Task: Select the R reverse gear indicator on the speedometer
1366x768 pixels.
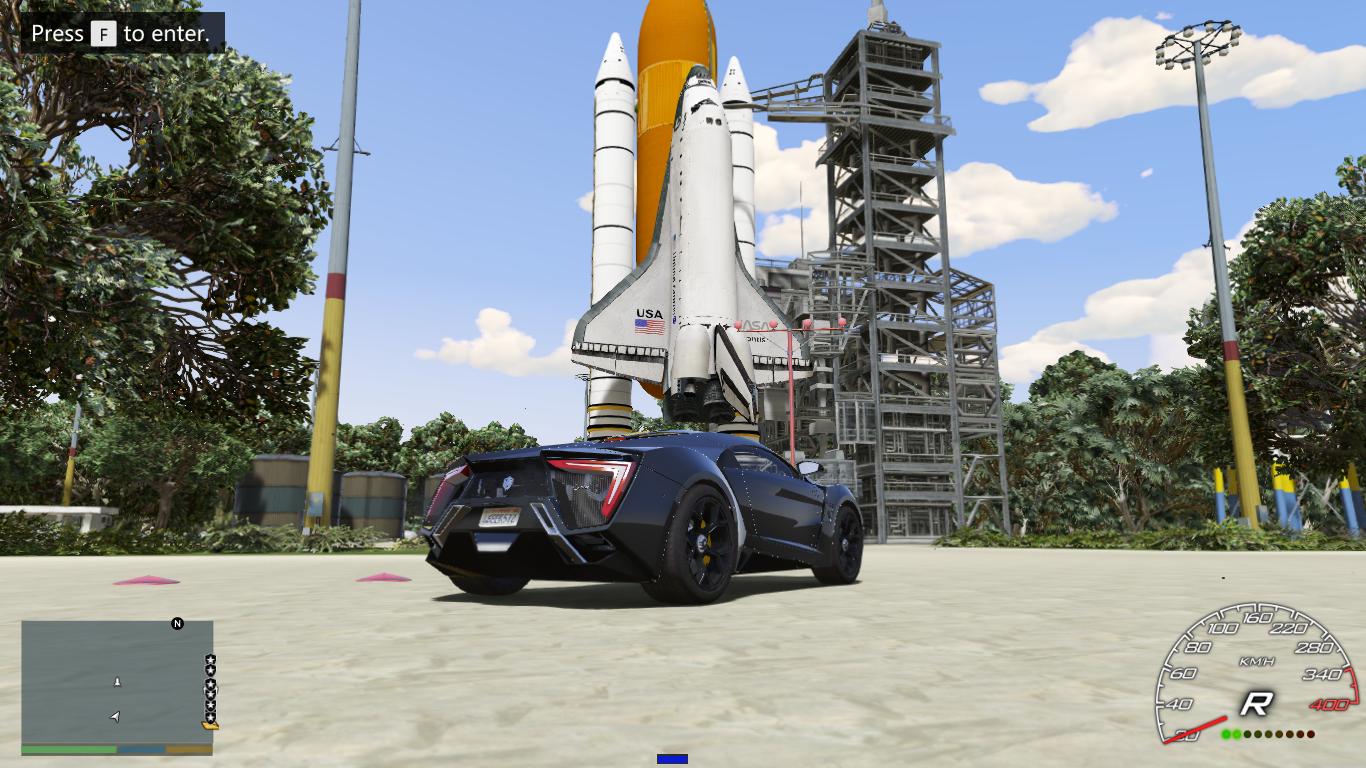Action: click(1257, 703)
